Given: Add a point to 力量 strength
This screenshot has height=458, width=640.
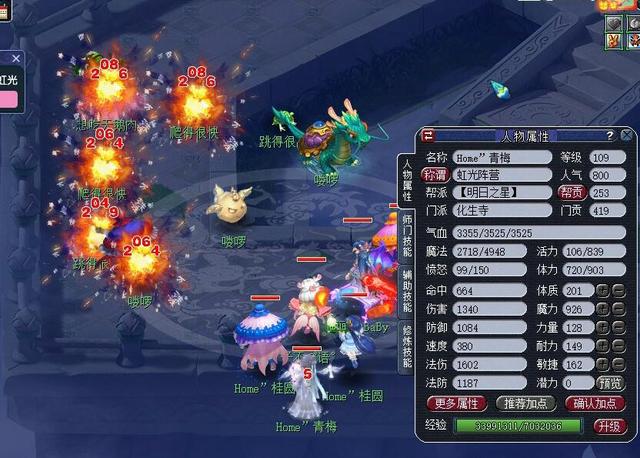Looking at the screenshot, I should tap(603, 328).
